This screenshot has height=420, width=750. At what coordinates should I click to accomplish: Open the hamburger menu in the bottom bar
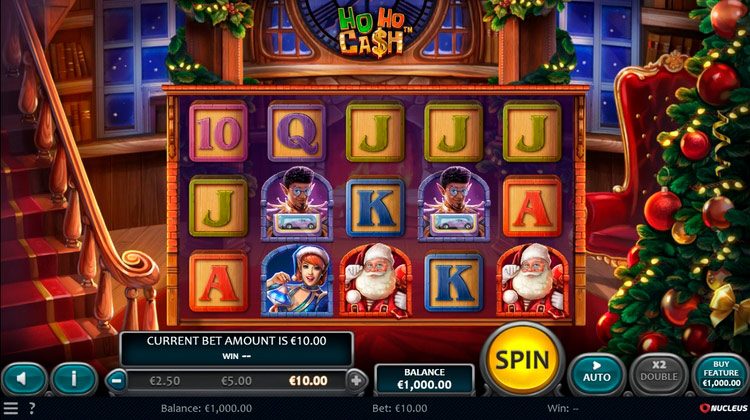click(x=9, y=409)
